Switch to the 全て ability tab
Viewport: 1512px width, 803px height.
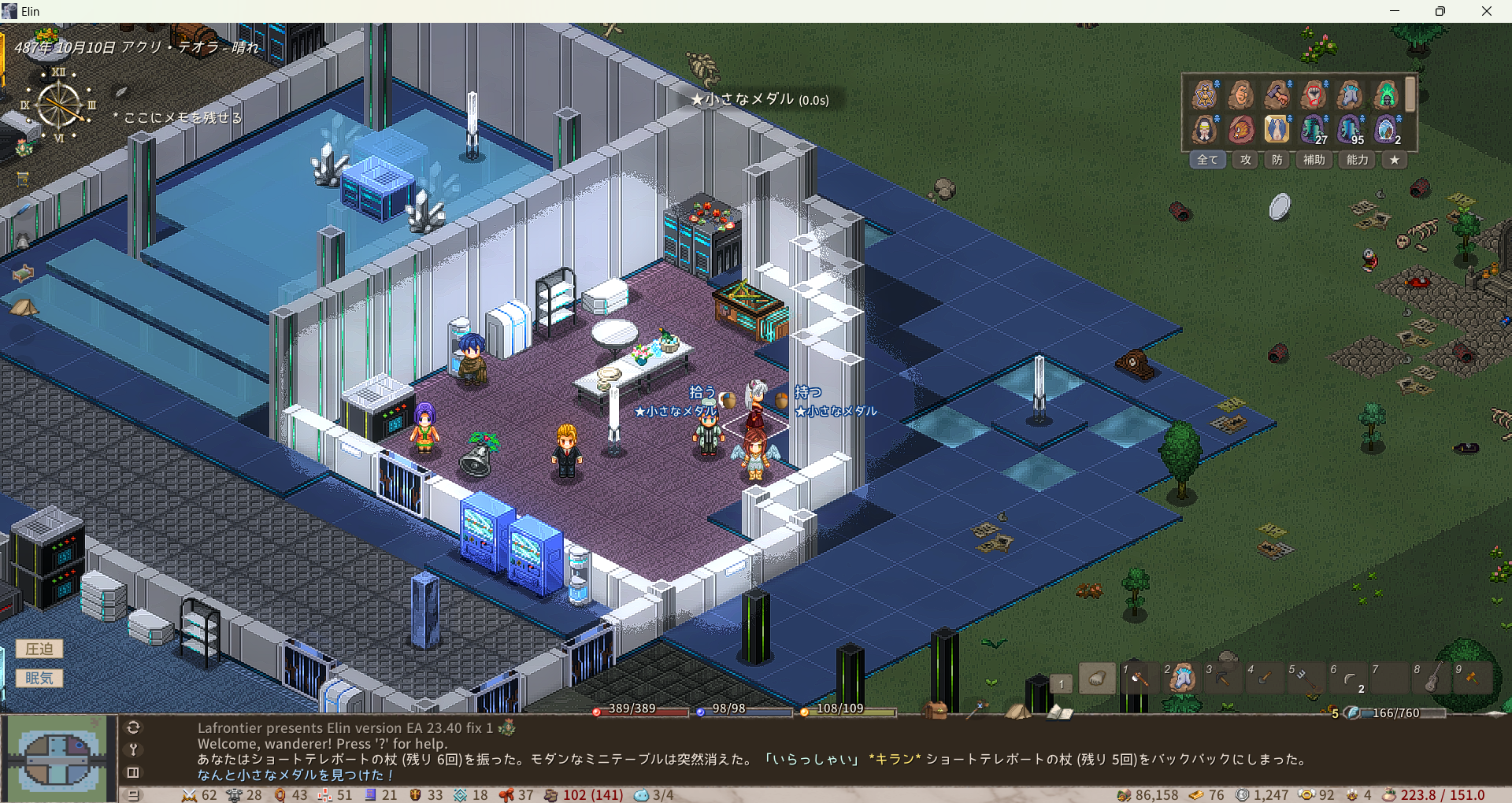click(x=1207, y=160)
